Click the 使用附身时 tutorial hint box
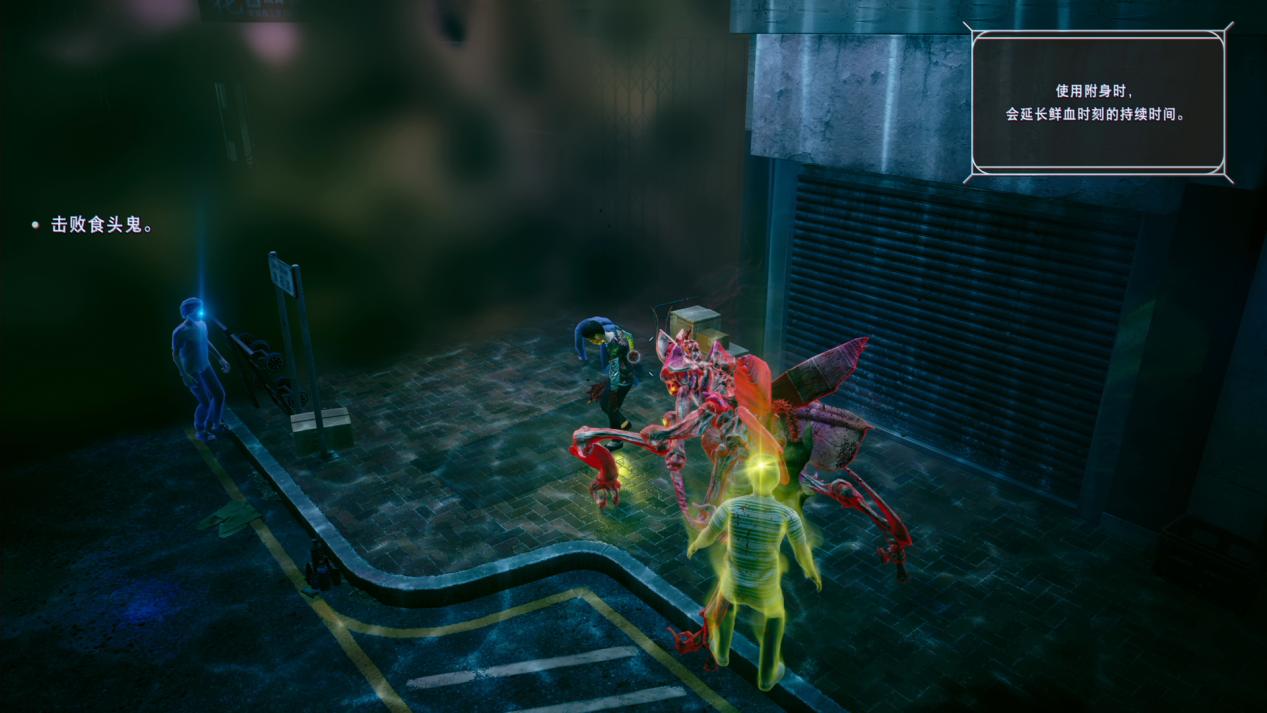Viewport: 1267px width, 713px height. [x=1097, y=103]
